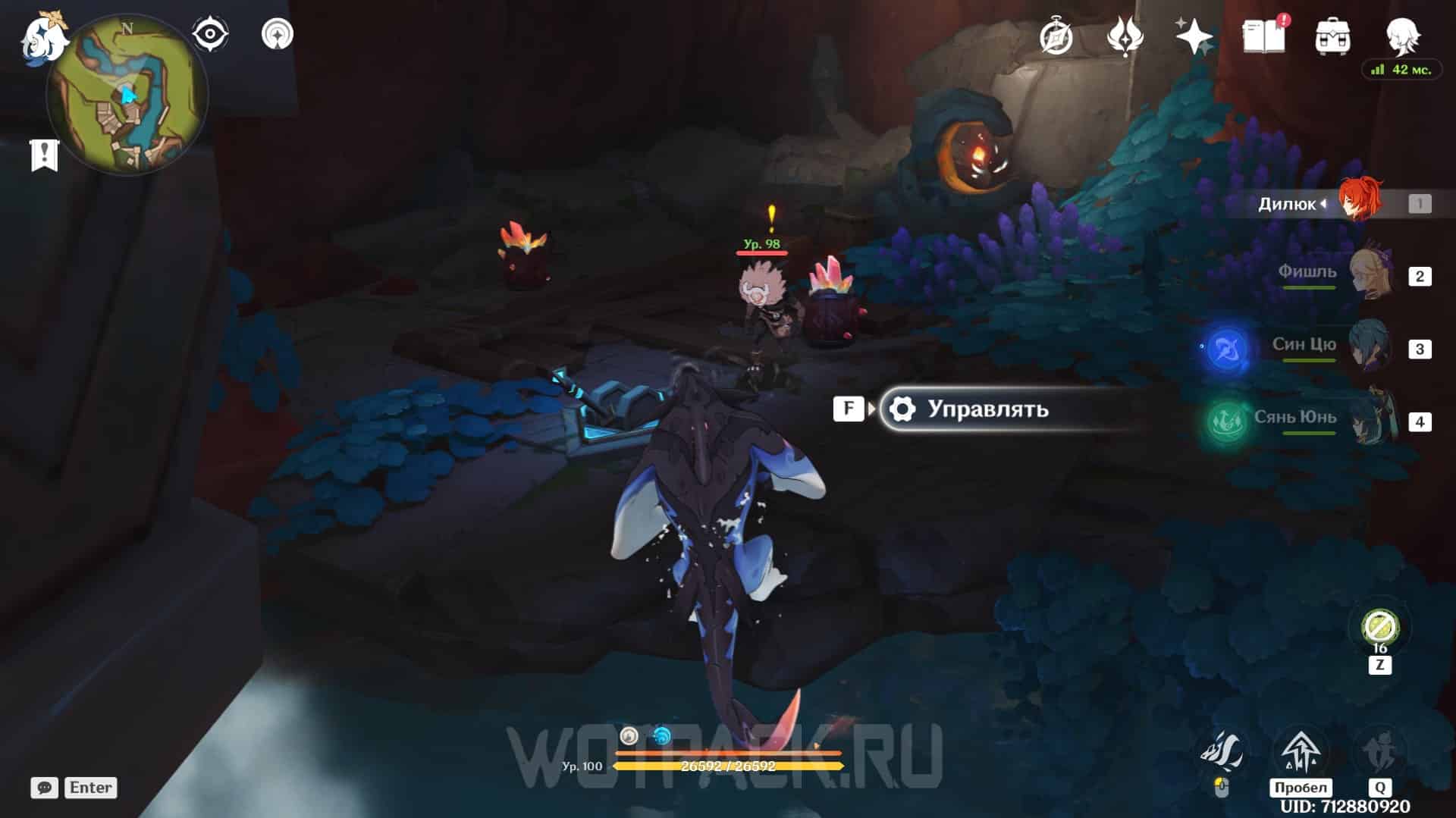Open the compass adventure icon
This screenshot has width=1456, height=818.
coord(1056,36)
